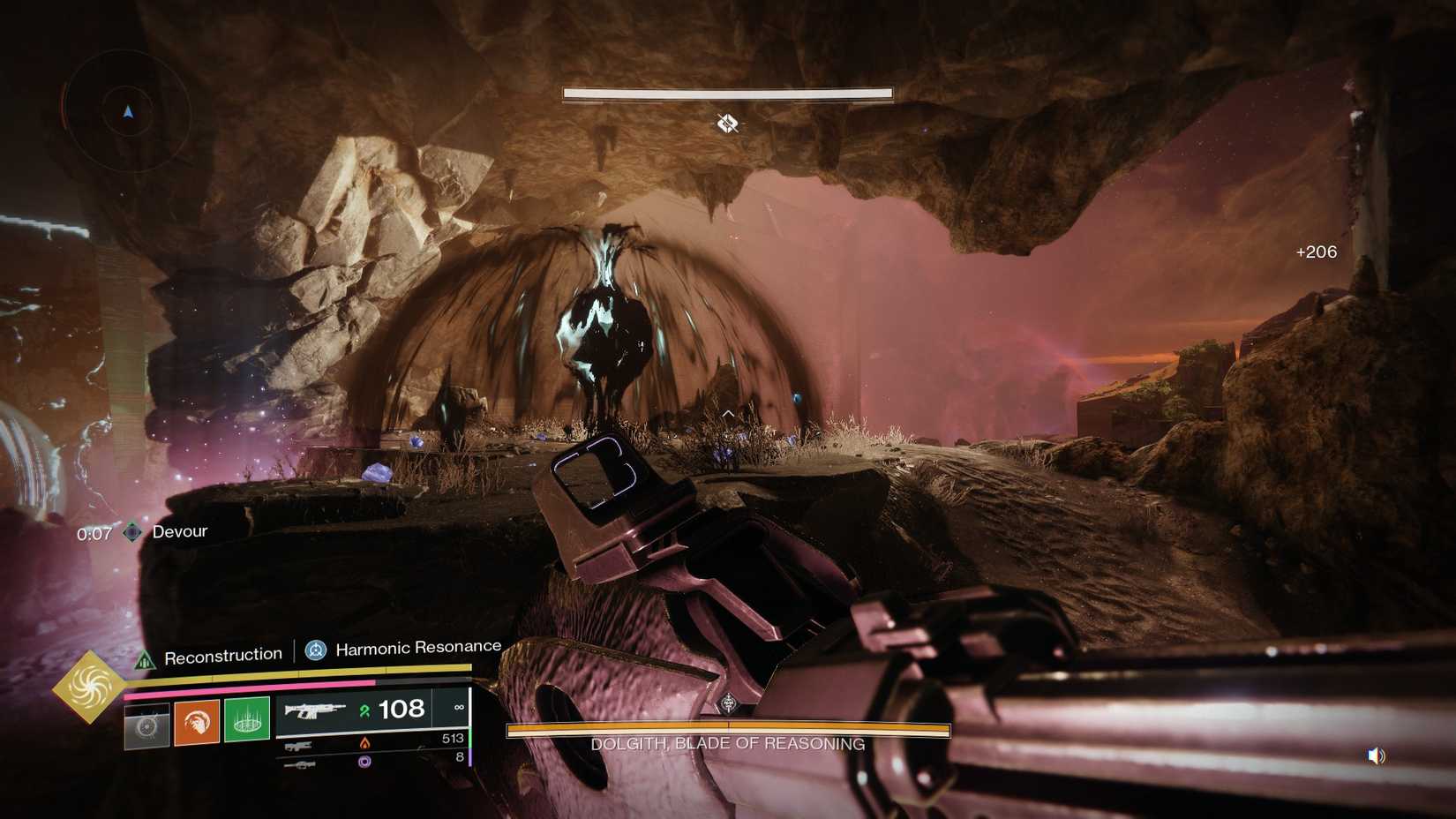Viewport: 1456px width, 819px height.
Task: Activate the golden Super ability diamond
Action: (90, 686)
